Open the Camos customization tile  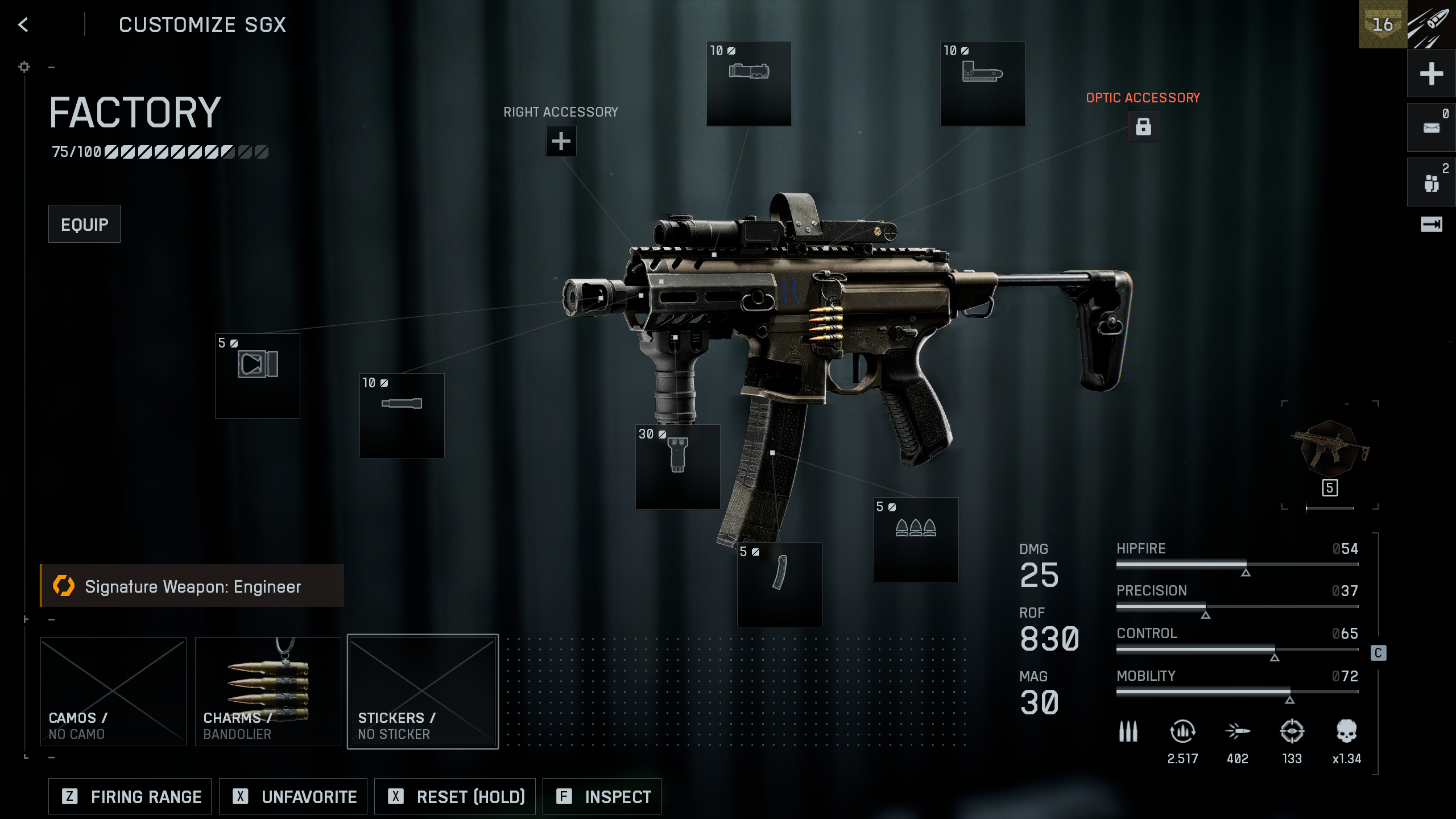(113, 691)
